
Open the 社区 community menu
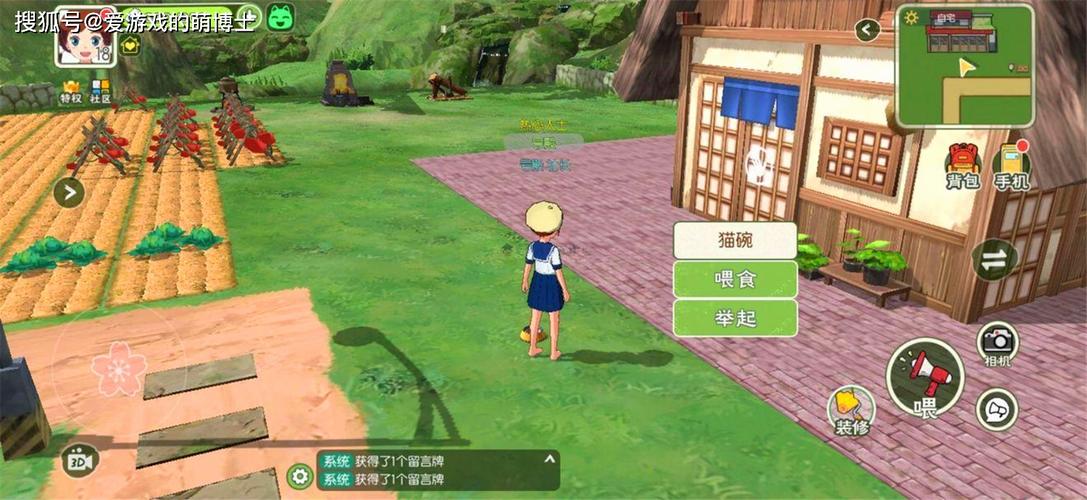pos(101,91)
